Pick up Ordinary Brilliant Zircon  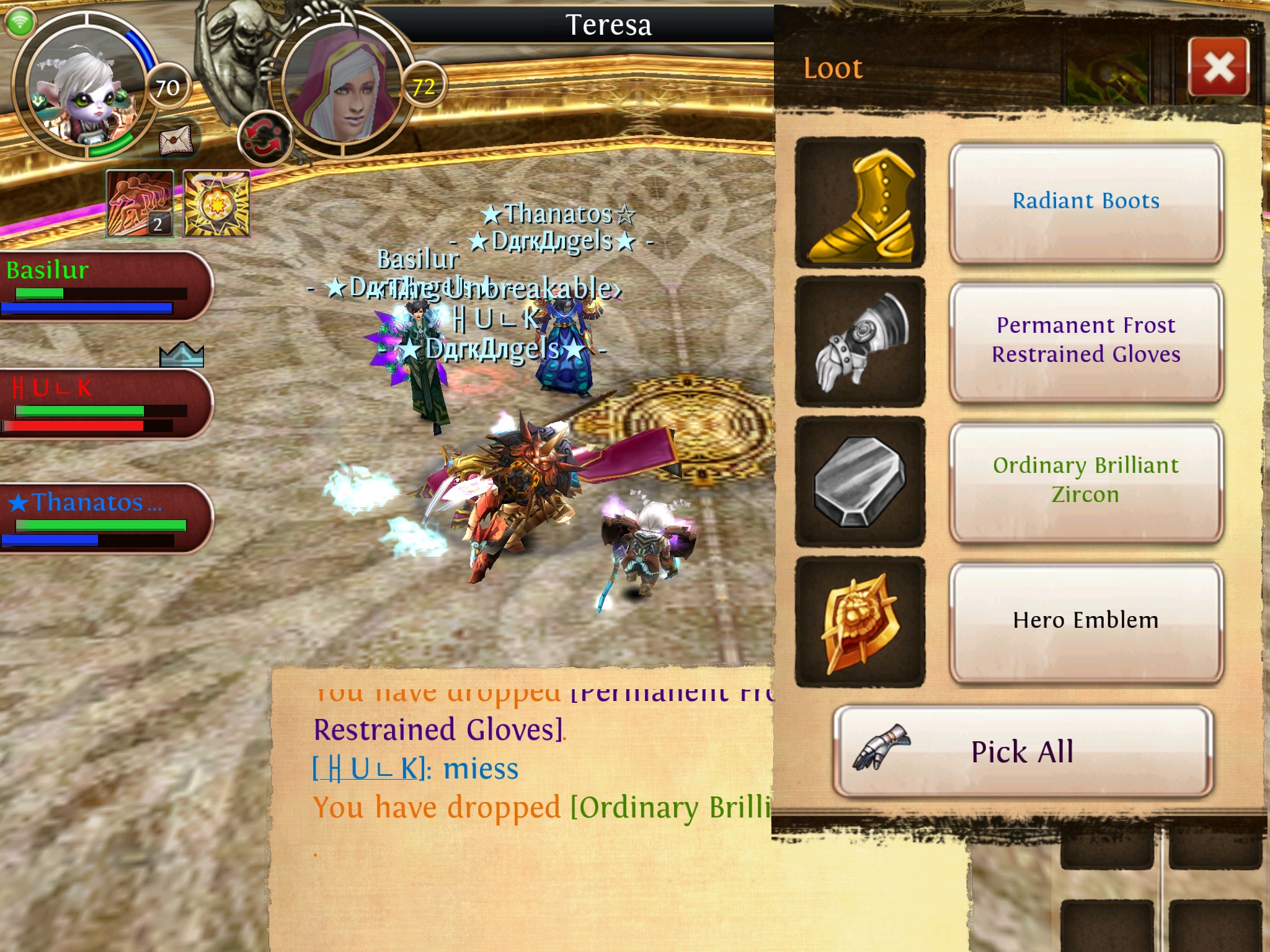tap(1085, 481)
